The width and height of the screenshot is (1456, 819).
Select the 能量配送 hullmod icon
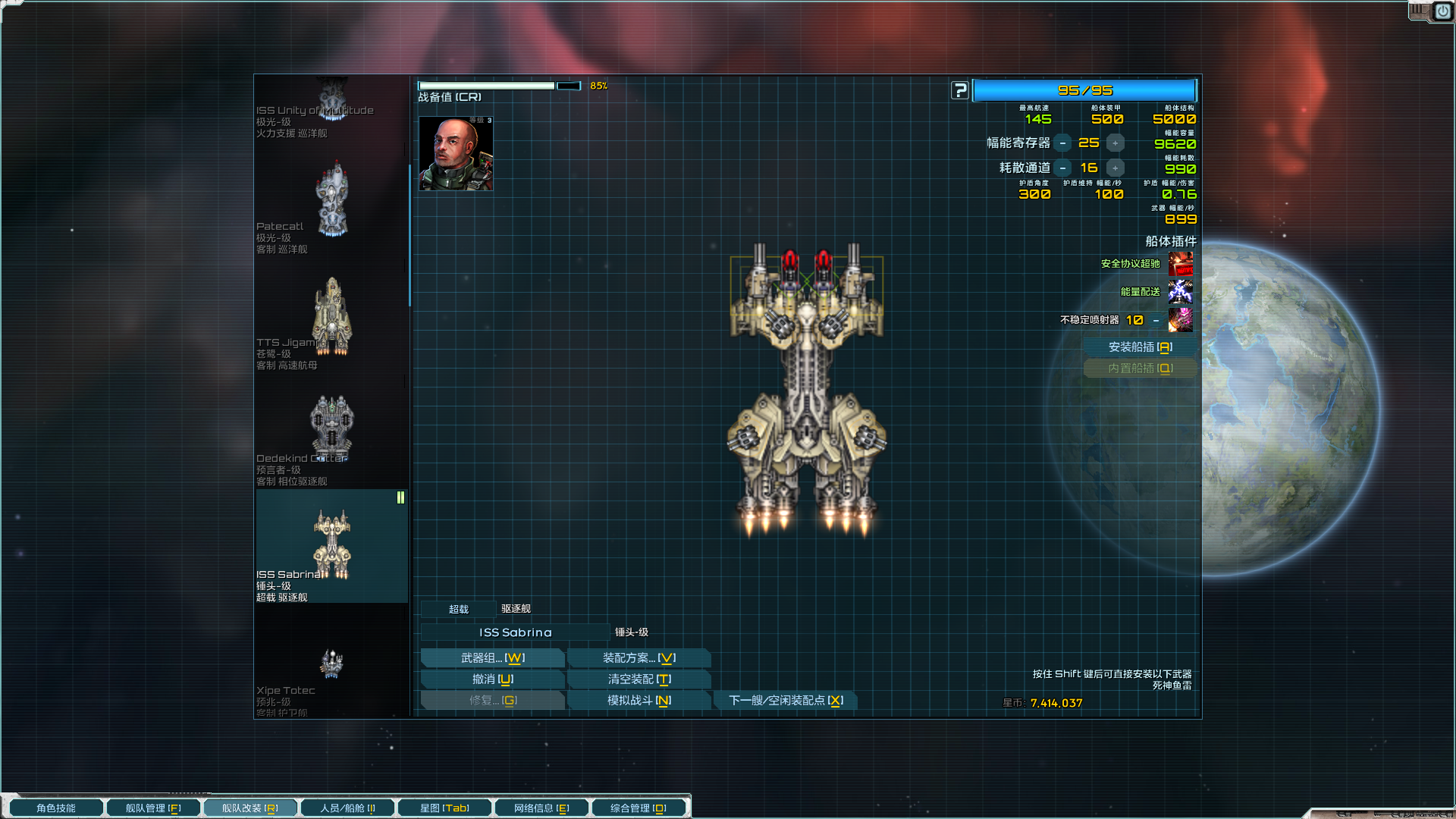1180,292
